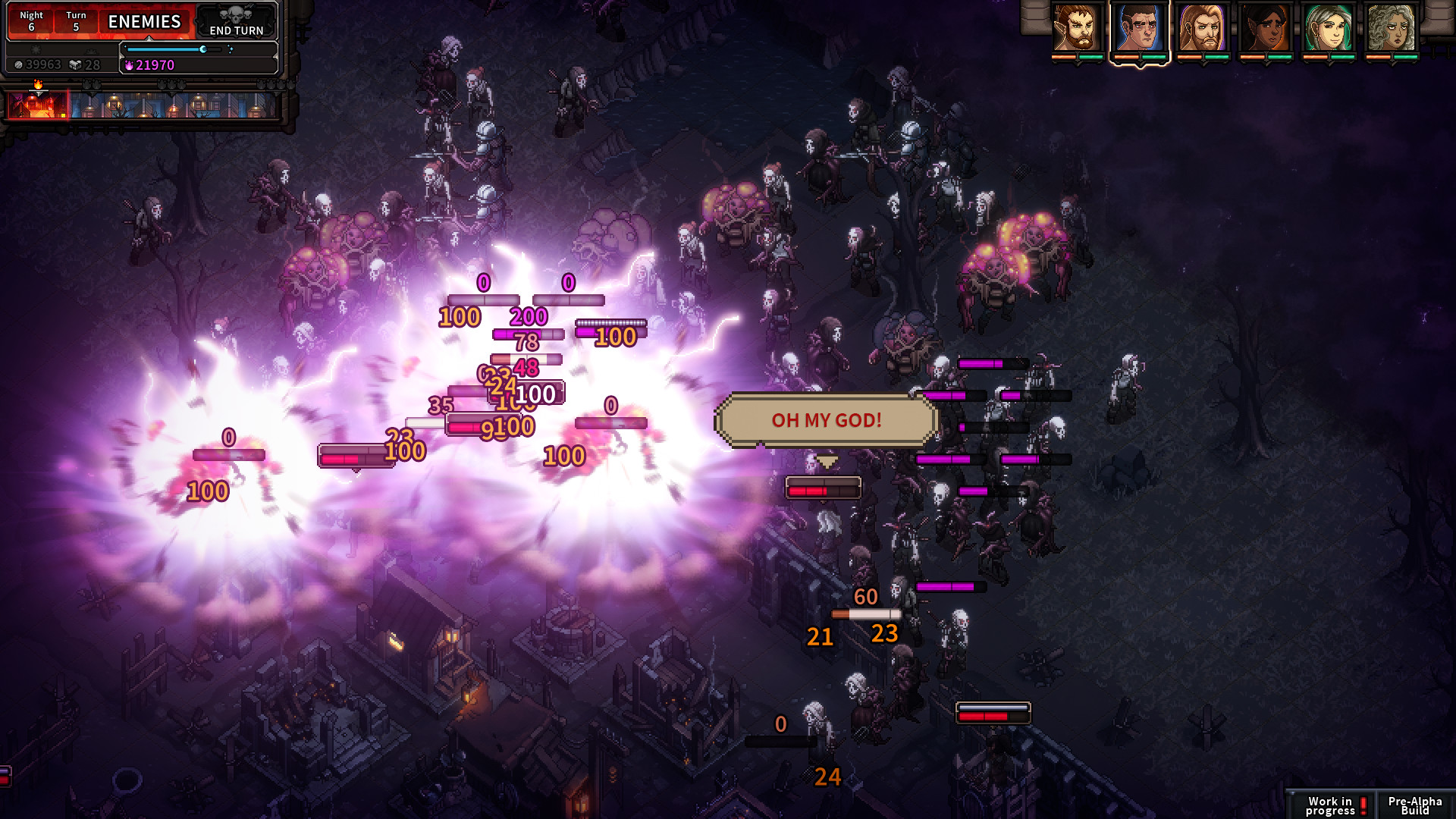Click the pointer arrow under the ENEMIES banner
This screenshot has height=819, width=1456.
pyautogui.click(x=149, y=38)
